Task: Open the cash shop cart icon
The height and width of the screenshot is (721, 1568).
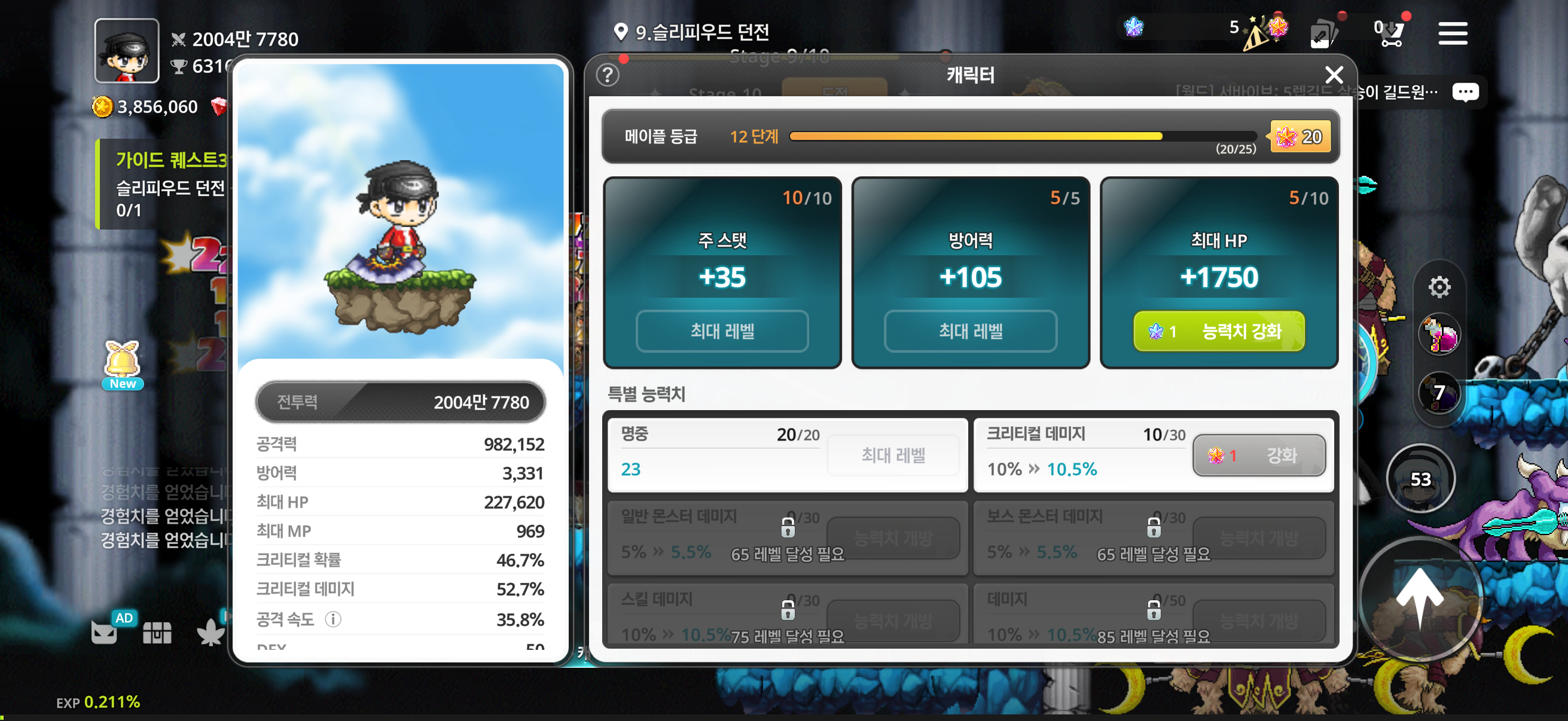Action: point(1392,33)
